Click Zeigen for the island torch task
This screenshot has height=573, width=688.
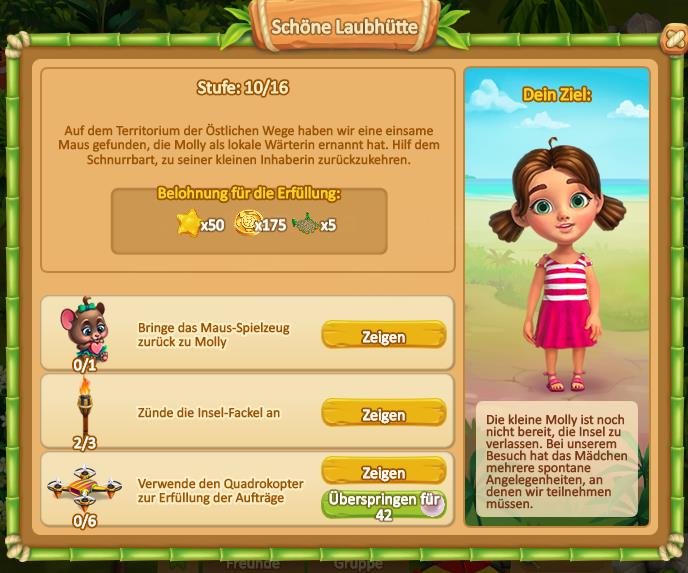tap(383, 414)
